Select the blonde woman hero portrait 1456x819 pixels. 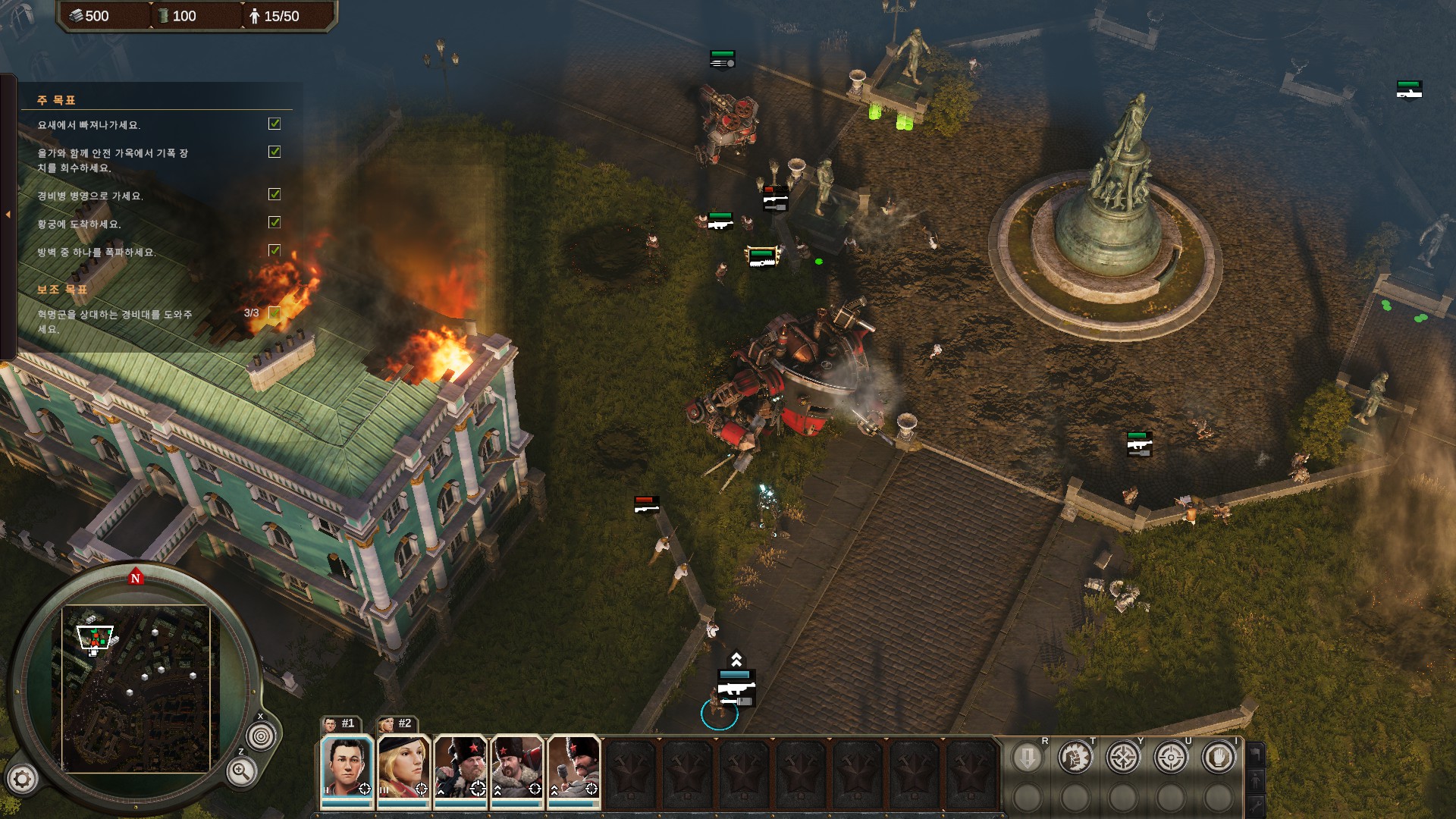coord(403,767)
